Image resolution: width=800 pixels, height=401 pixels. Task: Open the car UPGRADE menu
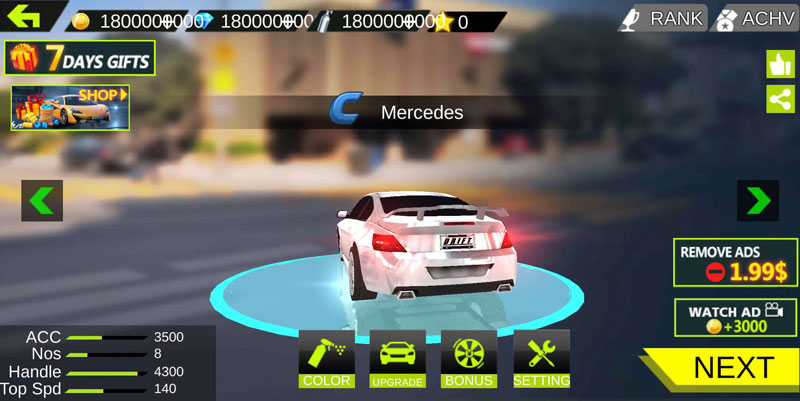tap(398, 359)
